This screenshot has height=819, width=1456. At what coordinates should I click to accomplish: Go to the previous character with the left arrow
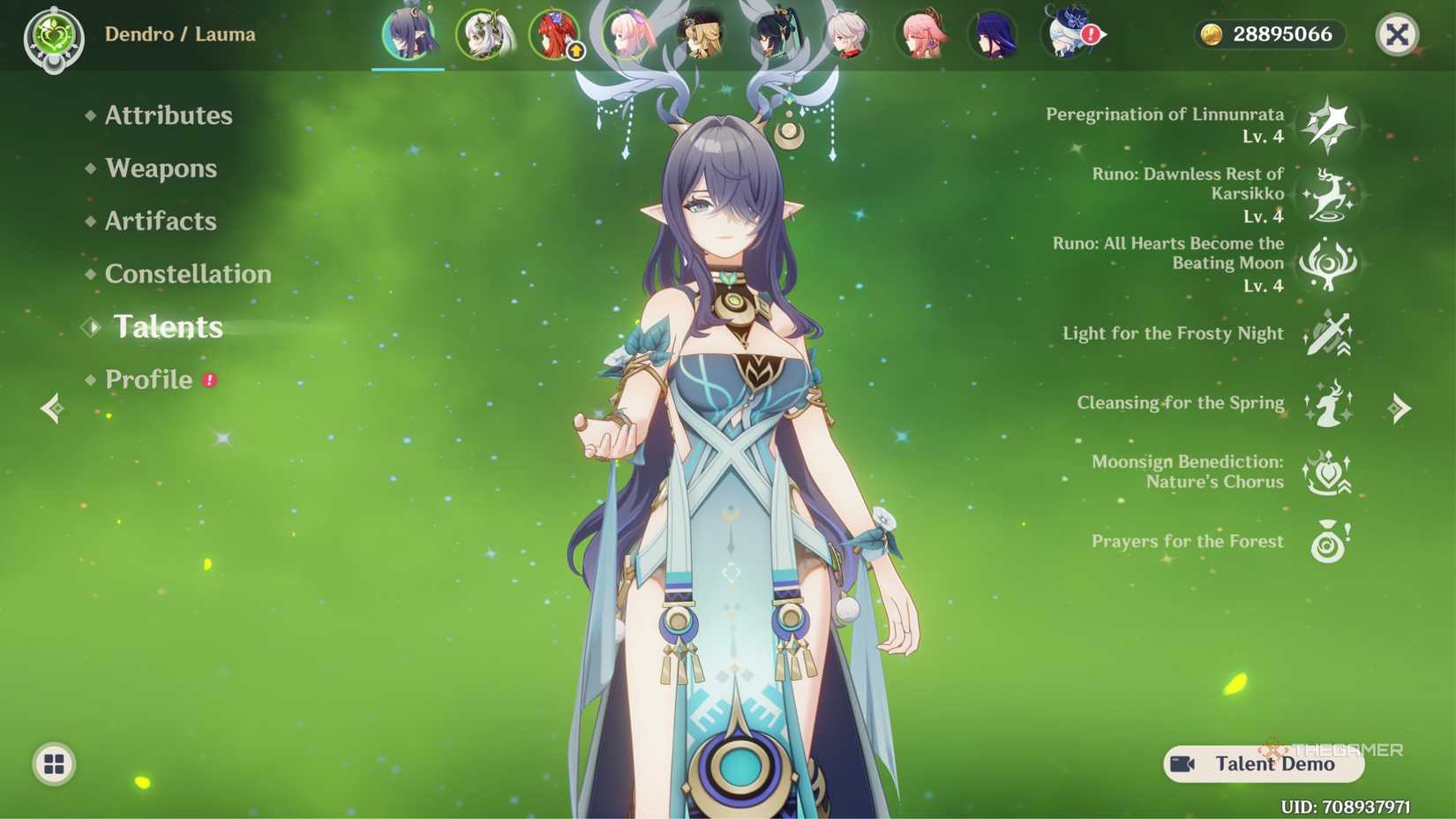point(50,408)
